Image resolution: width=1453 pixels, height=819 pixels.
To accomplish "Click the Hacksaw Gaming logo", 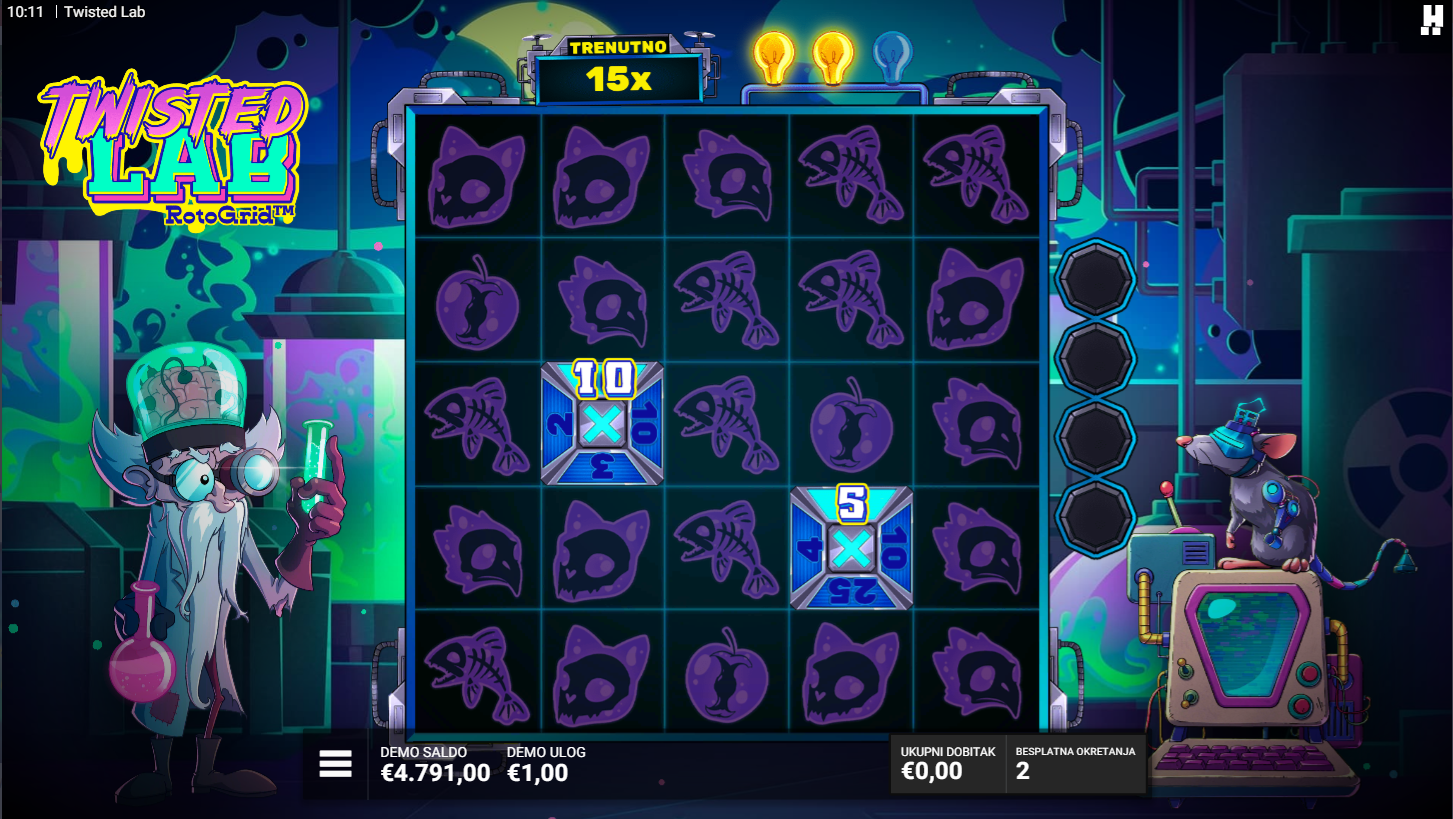I will coord(1431,20).
